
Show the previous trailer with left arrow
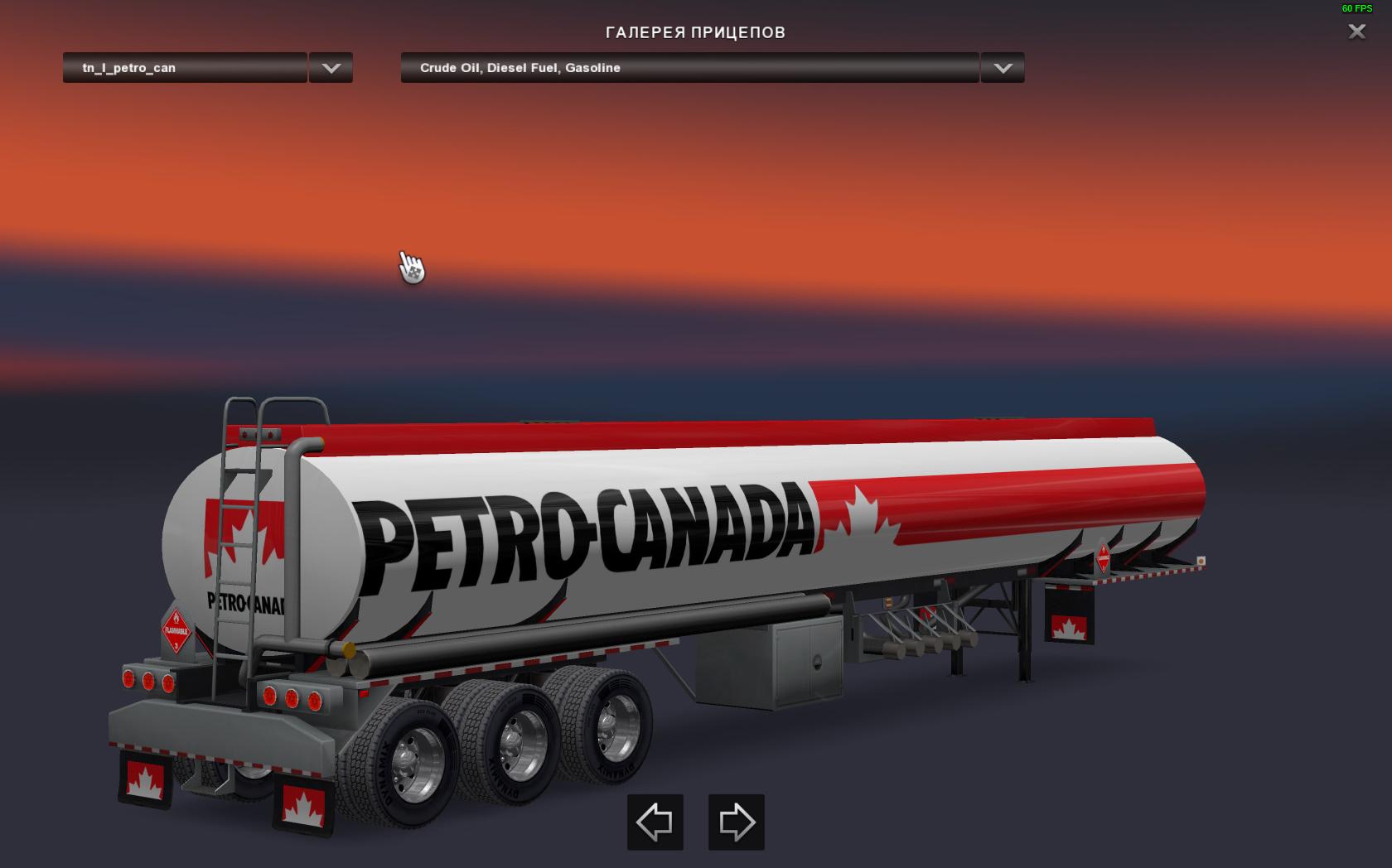pyautogui.click(x=655, y=822)
